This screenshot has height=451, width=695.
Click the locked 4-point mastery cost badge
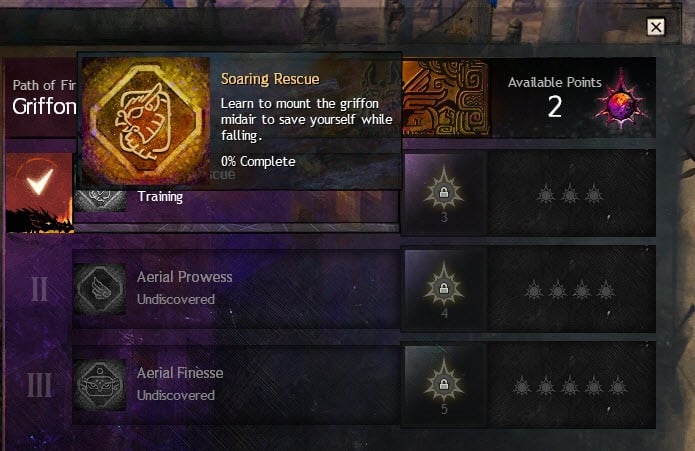tap(443, 288)
